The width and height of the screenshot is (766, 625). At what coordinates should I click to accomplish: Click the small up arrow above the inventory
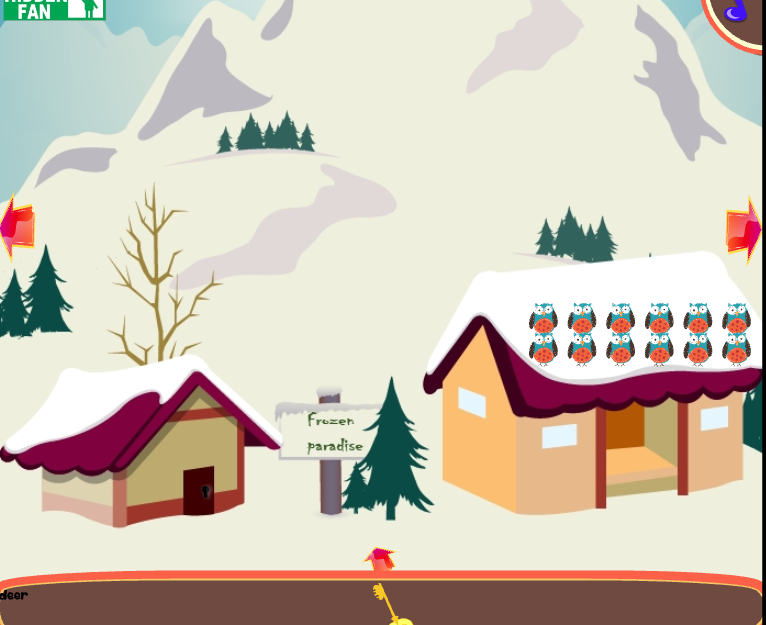[379, 558]
